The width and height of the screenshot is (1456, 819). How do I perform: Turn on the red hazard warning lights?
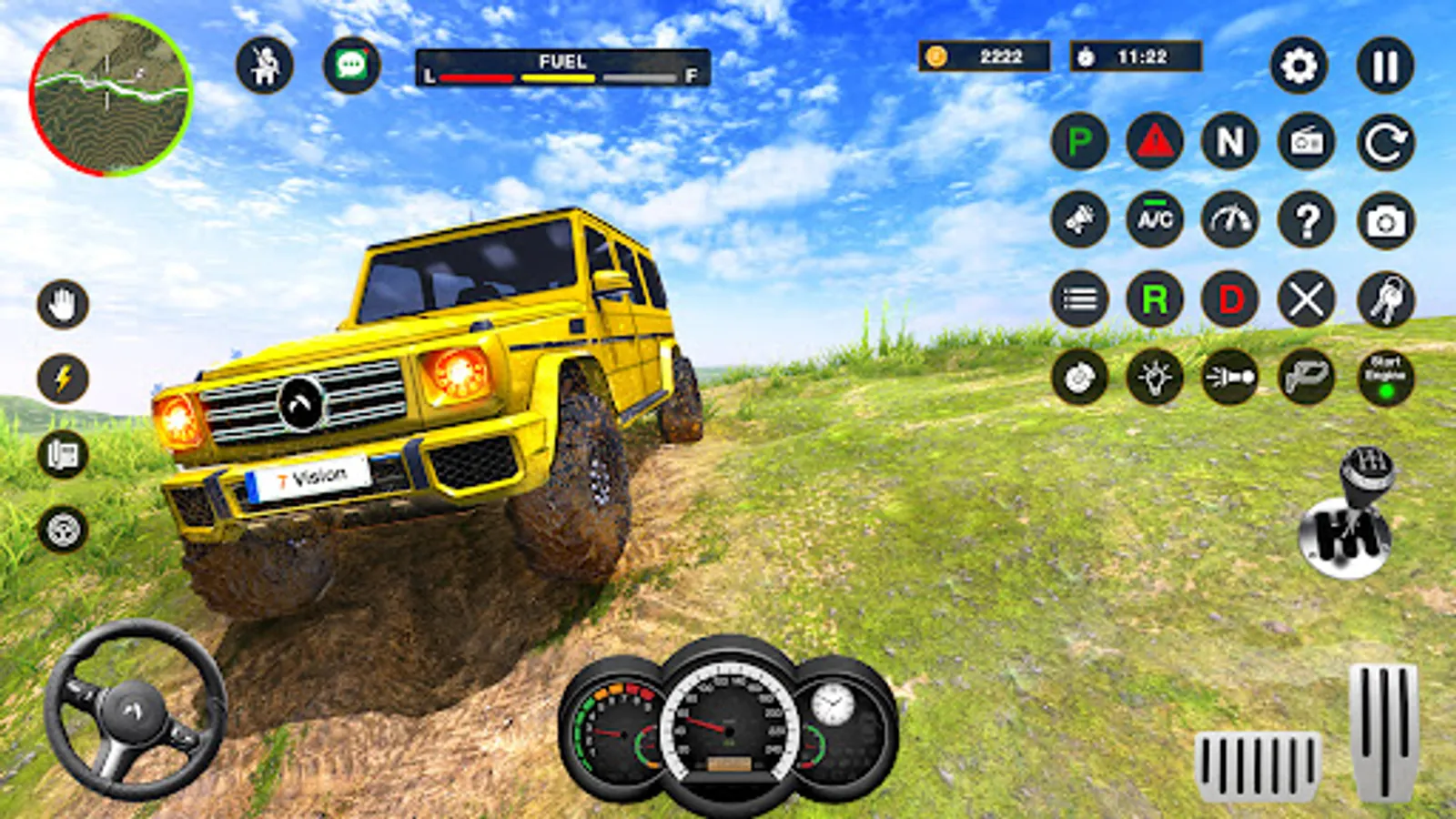[1155, 142]
